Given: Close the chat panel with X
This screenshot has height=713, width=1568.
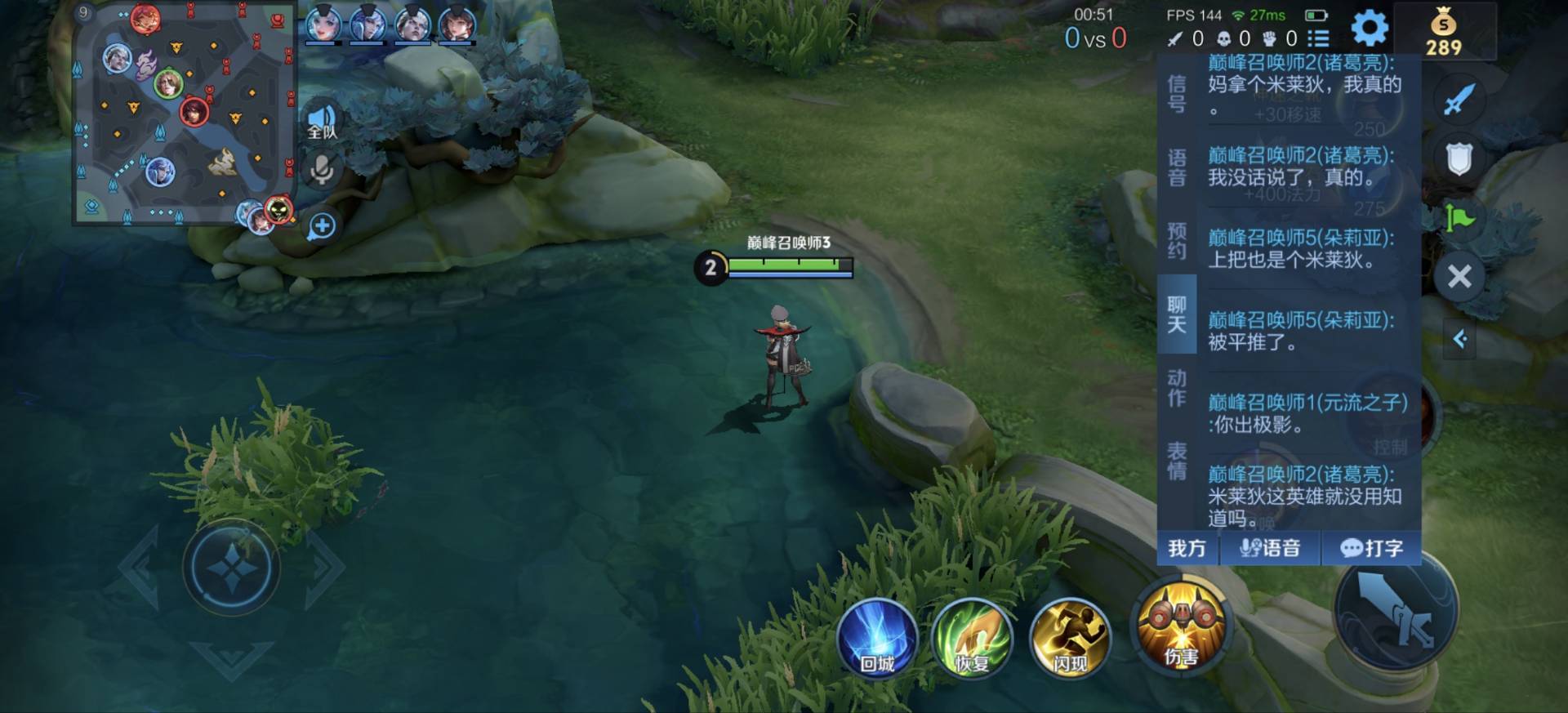Looking at the screenshot, I should coord(1459,277).
